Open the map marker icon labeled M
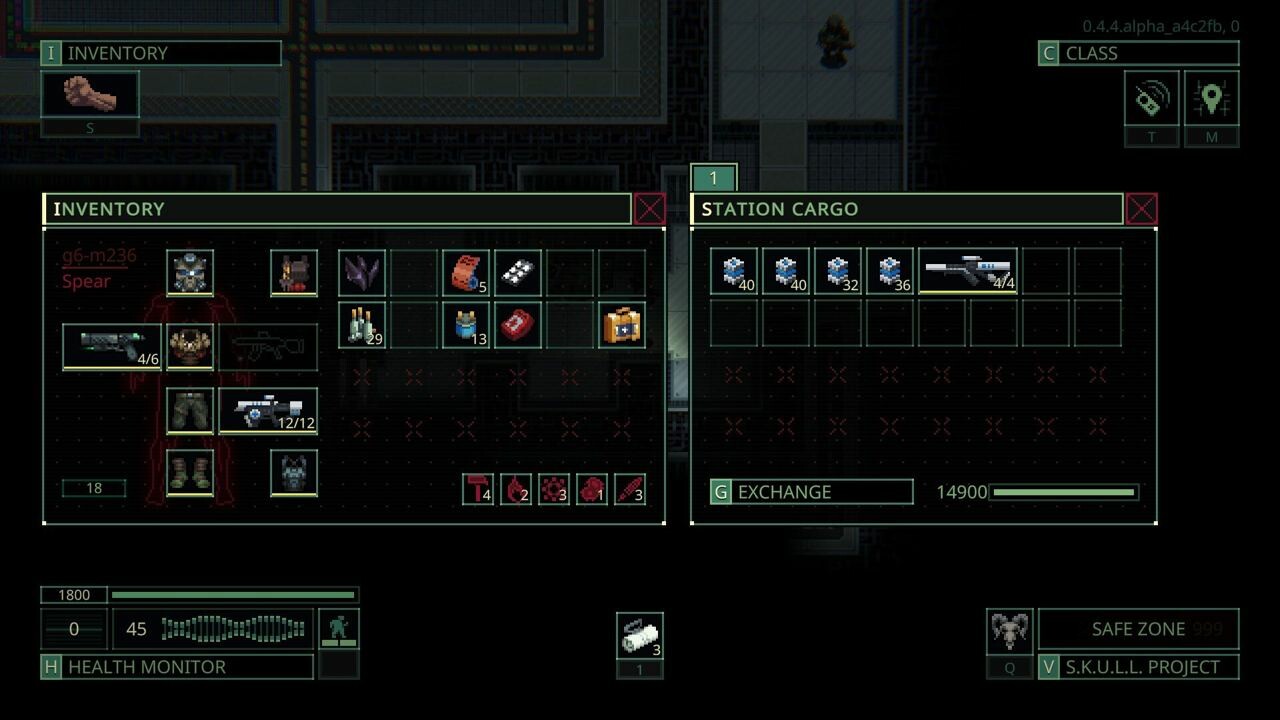This screenshot has width=1280, height=720. pos(1212,99)
